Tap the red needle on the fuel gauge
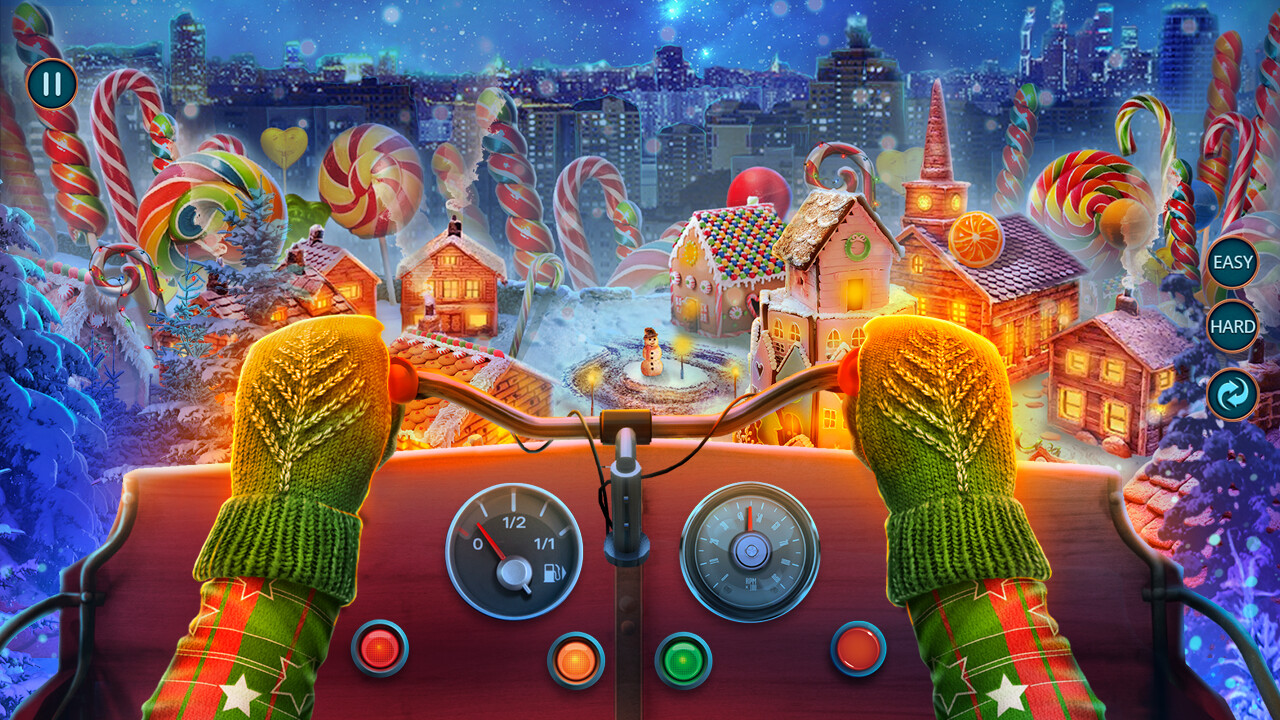 [492, 540]
